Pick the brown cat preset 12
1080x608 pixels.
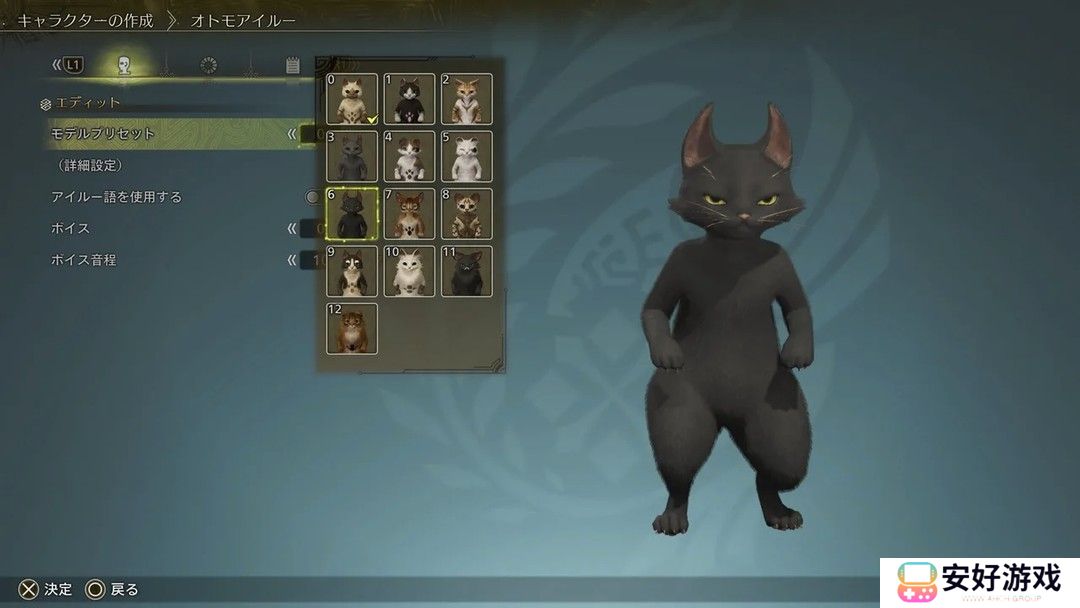tap(352, 328)
